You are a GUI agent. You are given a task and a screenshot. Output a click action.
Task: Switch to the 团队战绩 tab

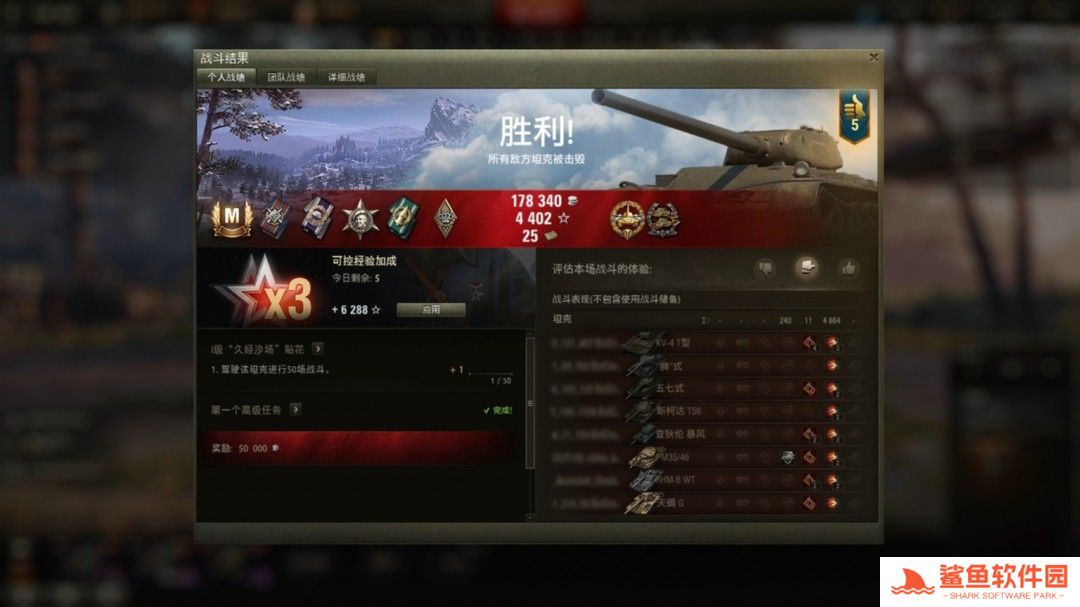click(287, 77)
